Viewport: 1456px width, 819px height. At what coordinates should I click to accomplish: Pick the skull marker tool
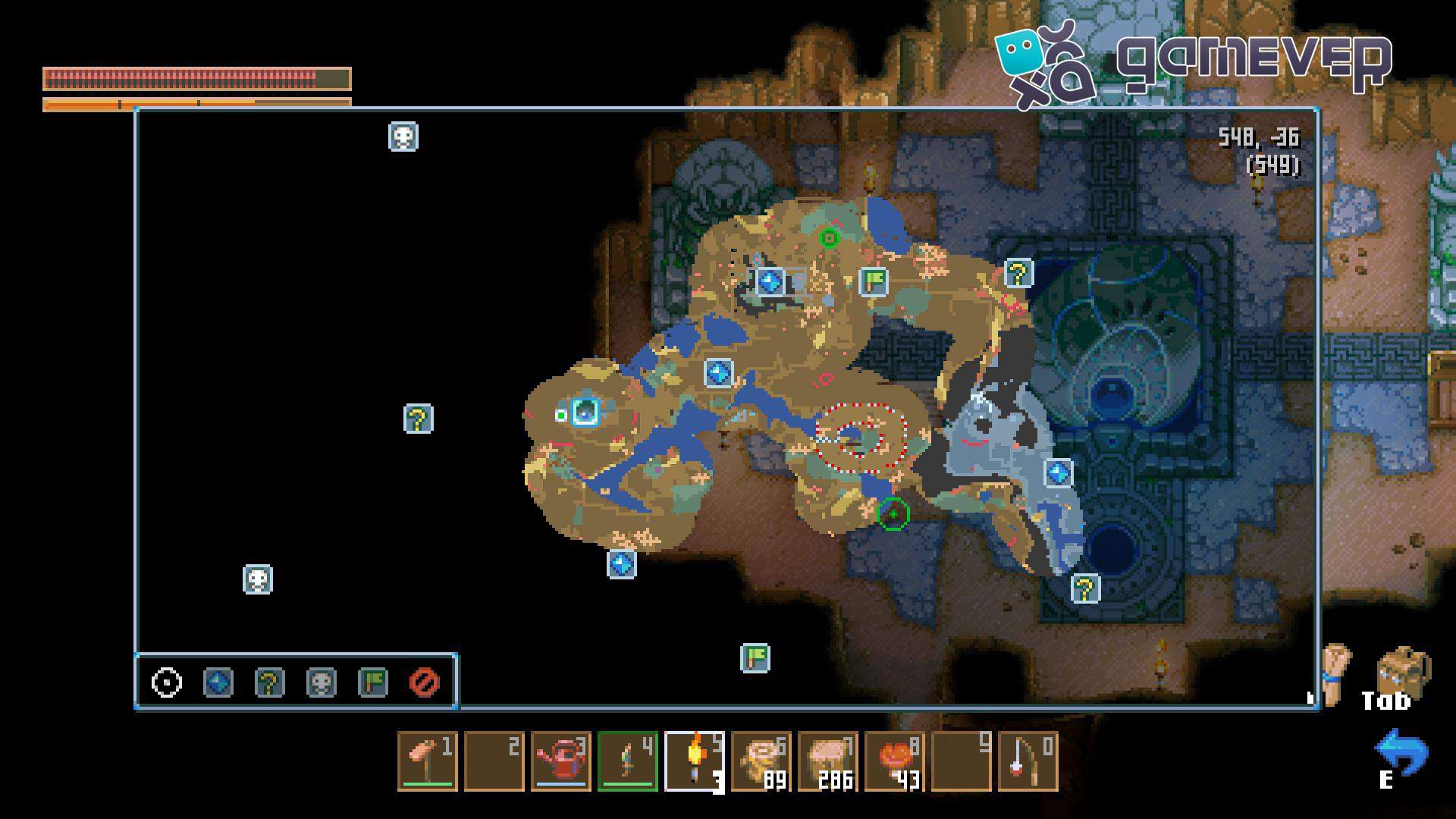(x=322, y=682)
